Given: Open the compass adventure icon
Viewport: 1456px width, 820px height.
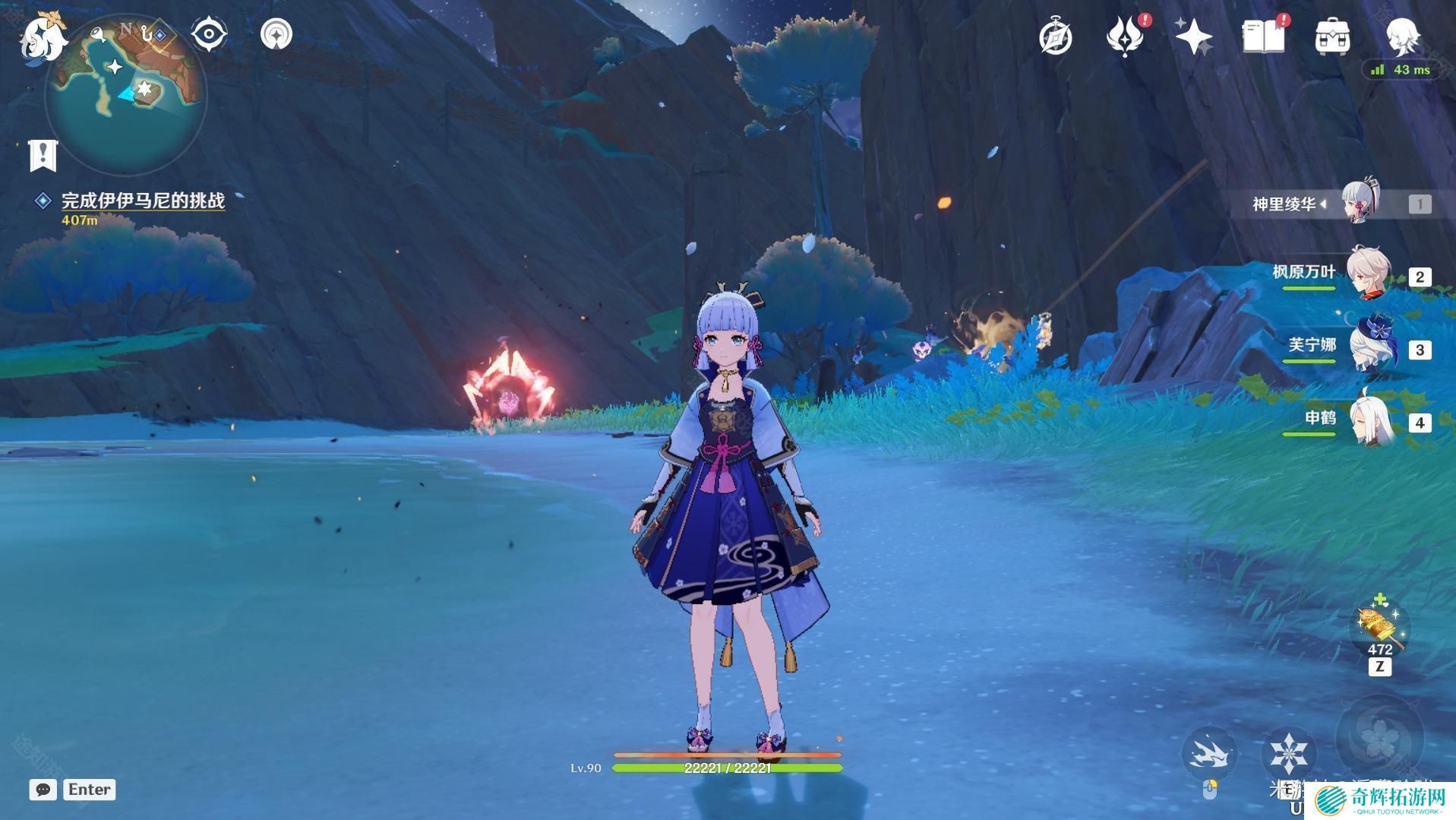Looking at the screenshot, I should pos(1056,36).
